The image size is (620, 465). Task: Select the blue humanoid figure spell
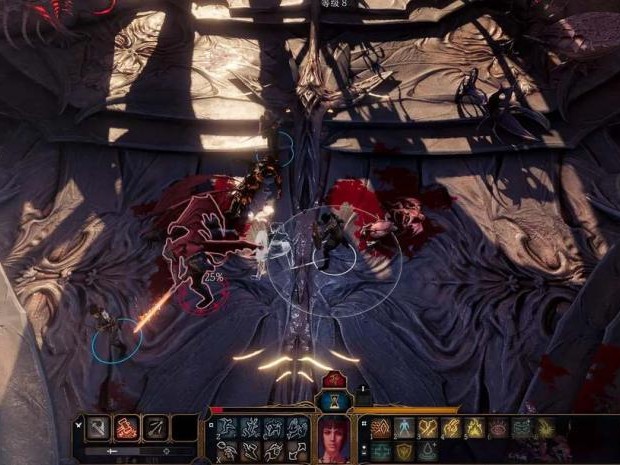[404, 428]
